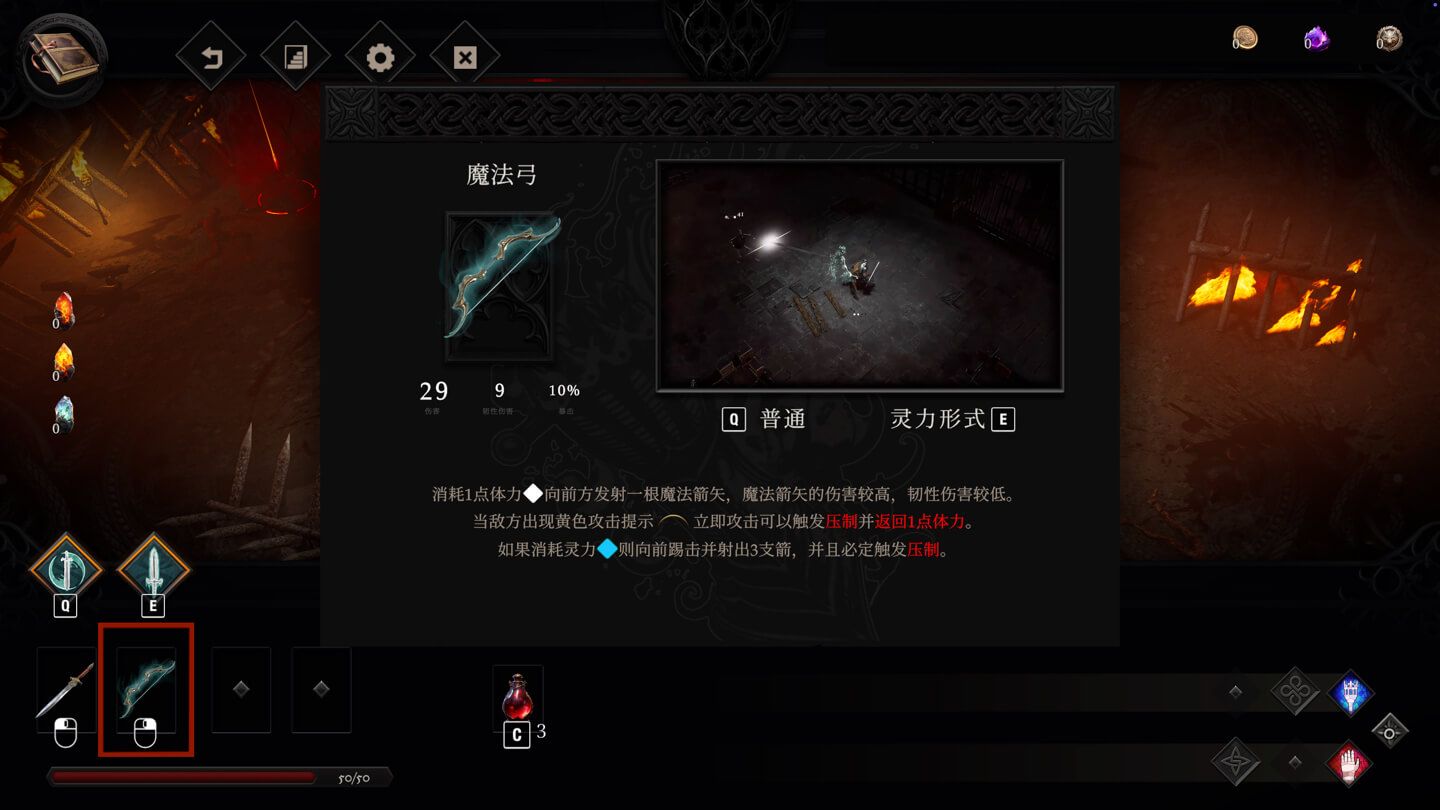The width and height of the screenshot is (1440, 810).
Task: Select the Q throwing-axe skill icon
Action: click(x=64, y=566)
